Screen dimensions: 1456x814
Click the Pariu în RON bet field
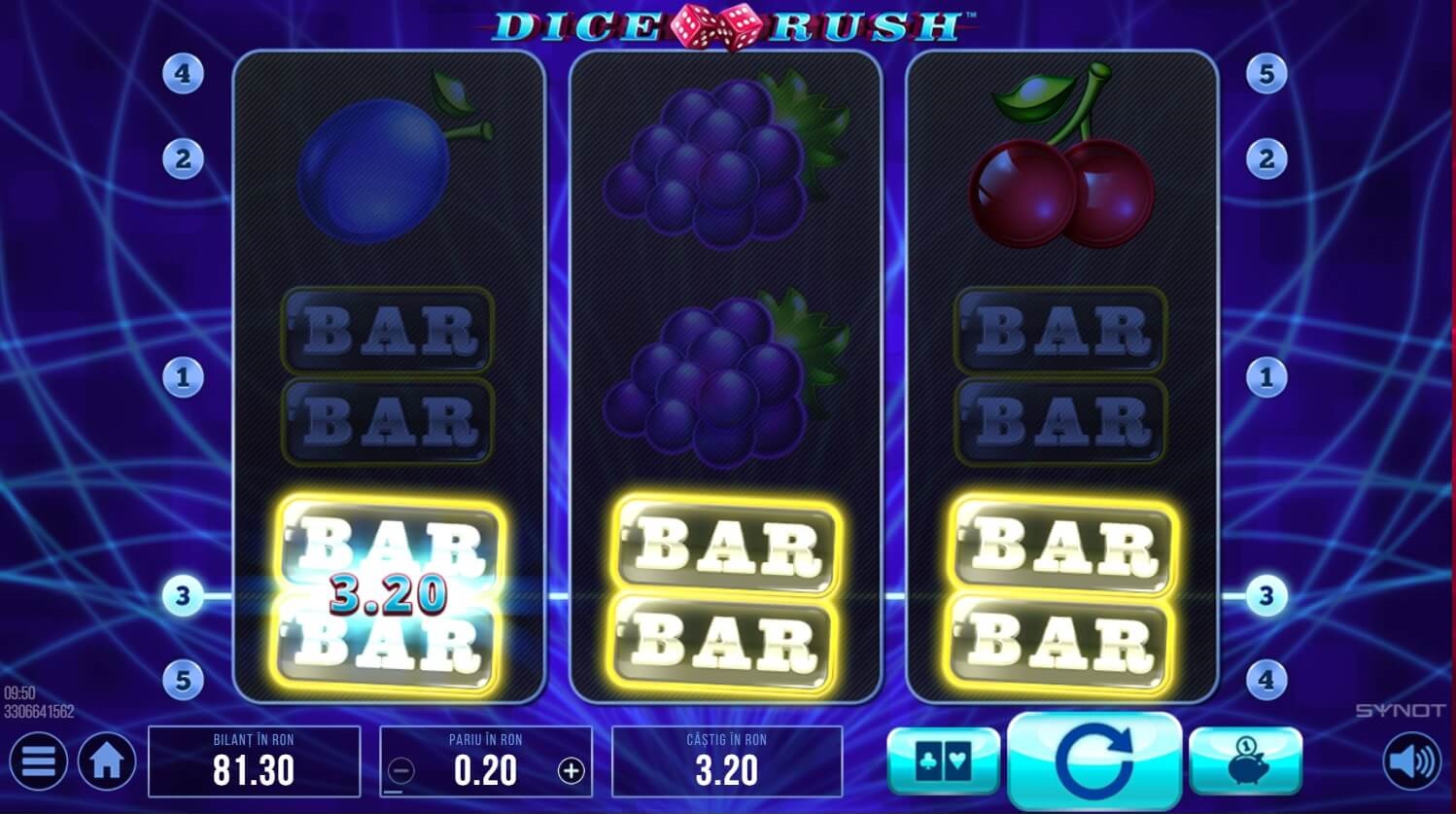coord(485,761)
